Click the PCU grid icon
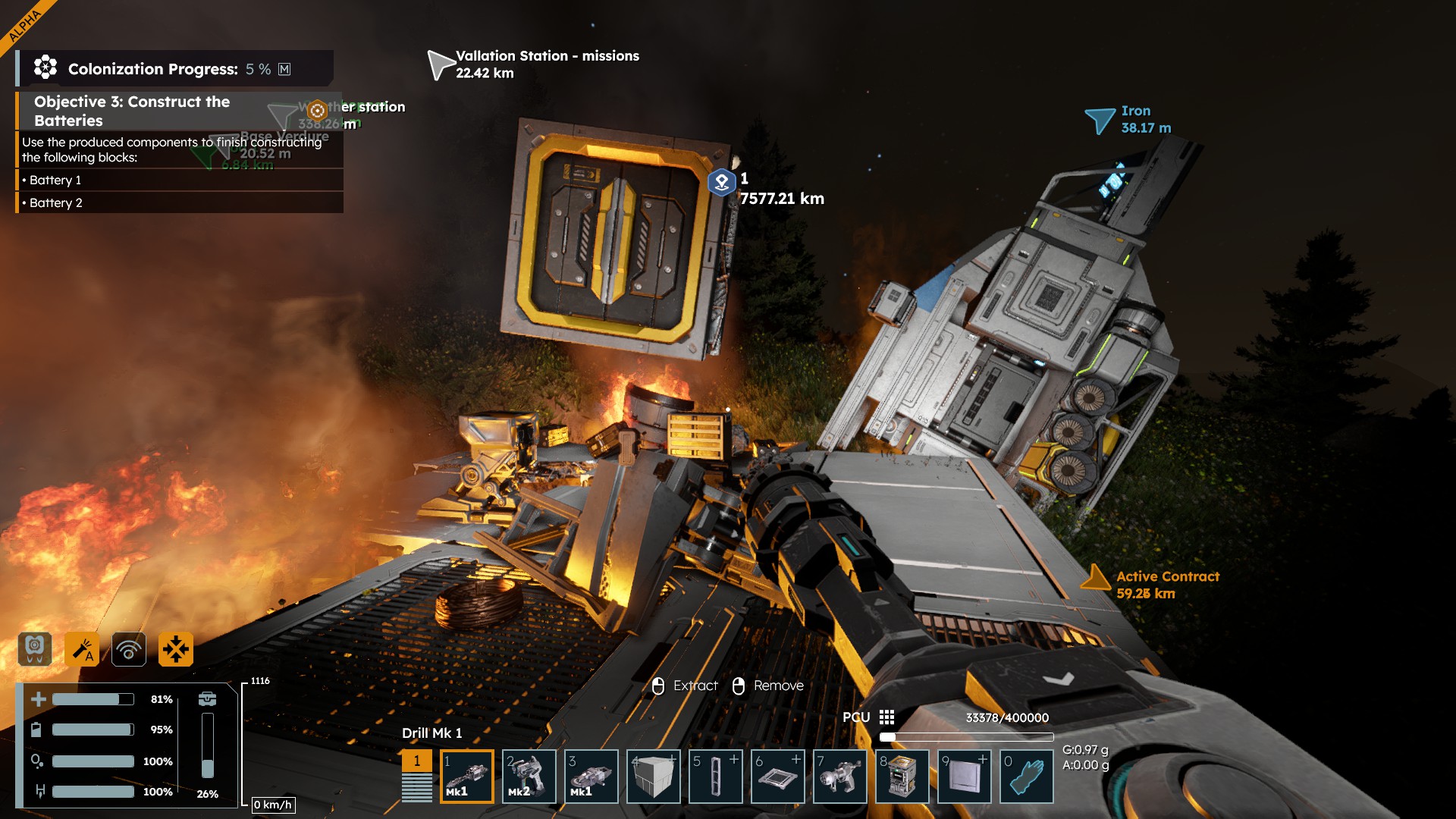Viewport: 1456px width, 819px height. point(886,717)
